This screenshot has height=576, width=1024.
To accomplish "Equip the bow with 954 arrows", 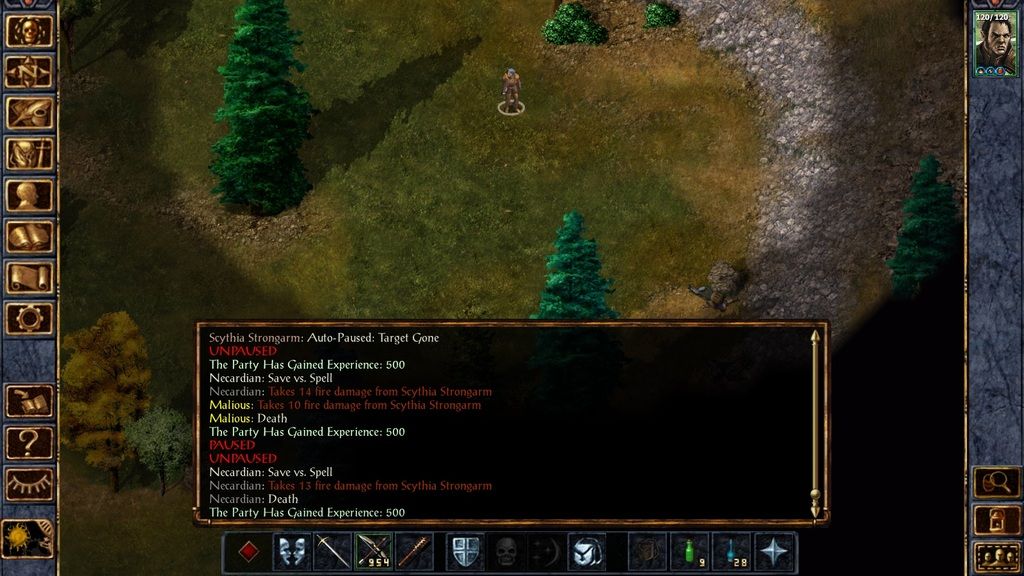I will [x=375, y=552].
